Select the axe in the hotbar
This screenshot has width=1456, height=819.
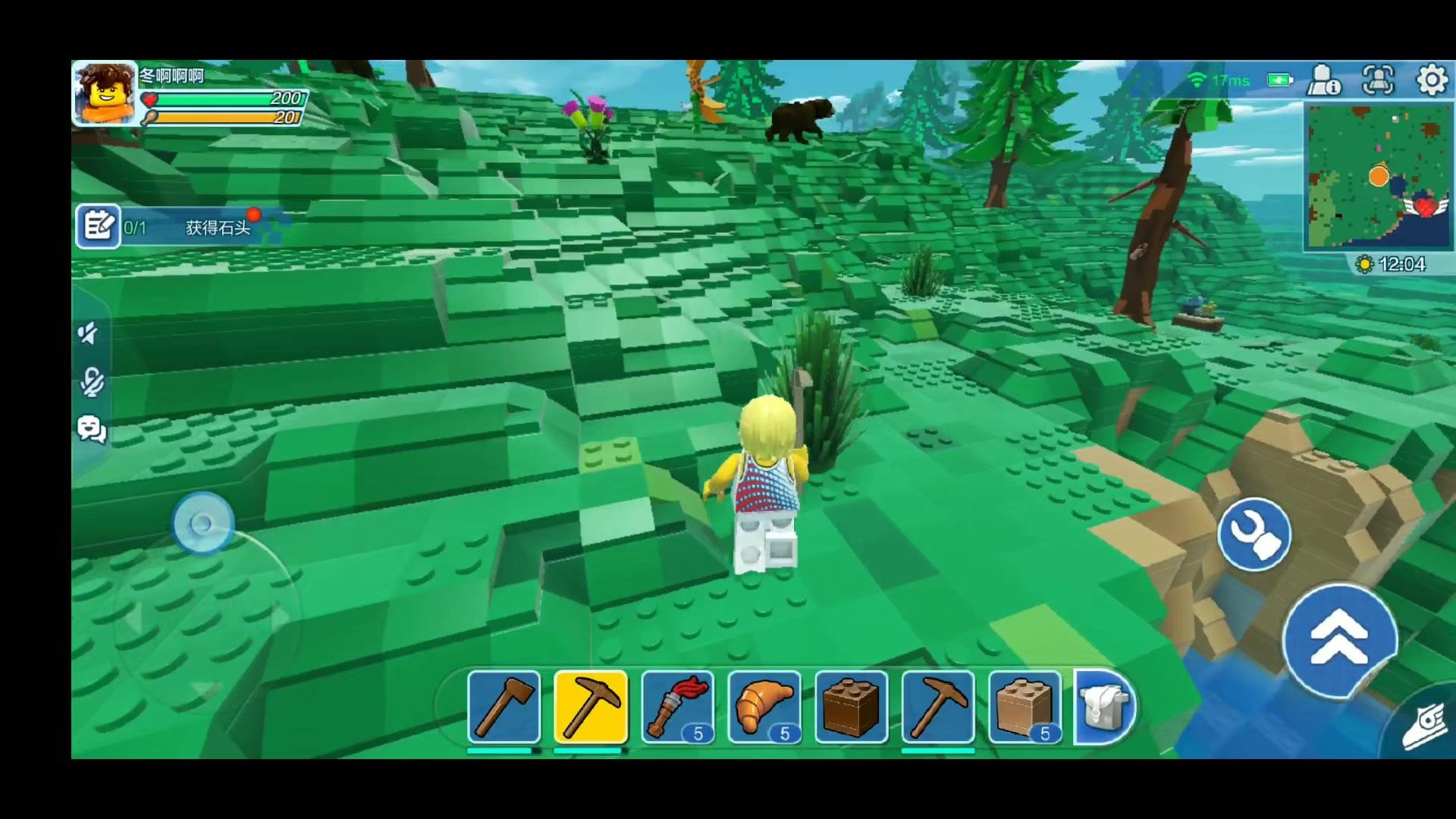pyautogui.click(x=504, y=707)
